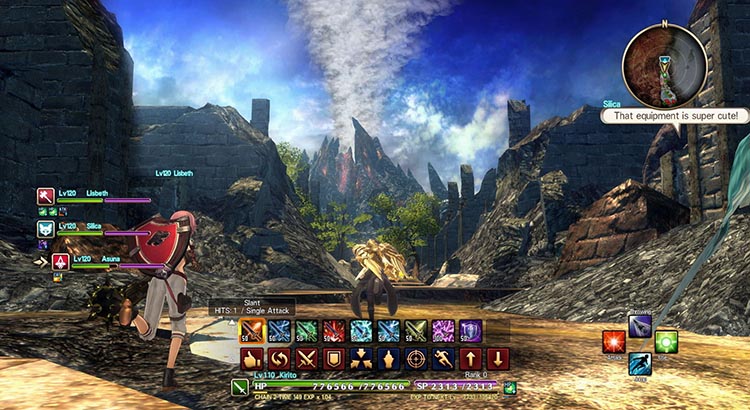Click the down arrow command icon
Screen dimensions: 750x410
[497, 358]
